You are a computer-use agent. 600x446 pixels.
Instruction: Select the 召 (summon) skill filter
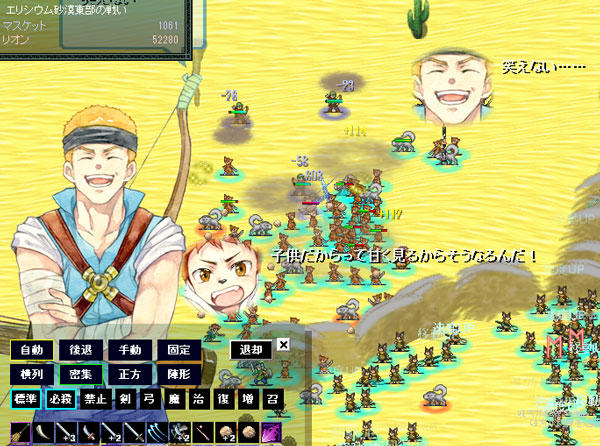pos(272,398)
